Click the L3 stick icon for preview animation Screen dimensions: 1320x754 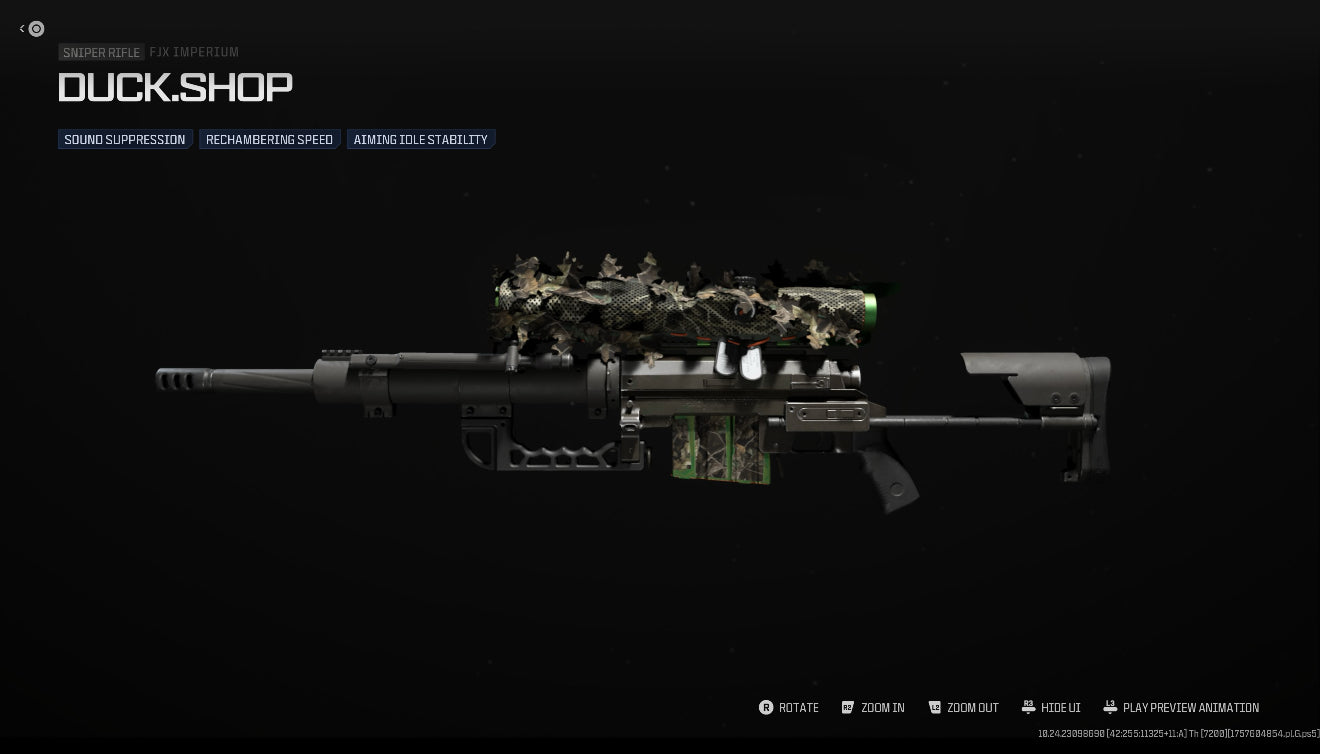[x=1110, y=708]
